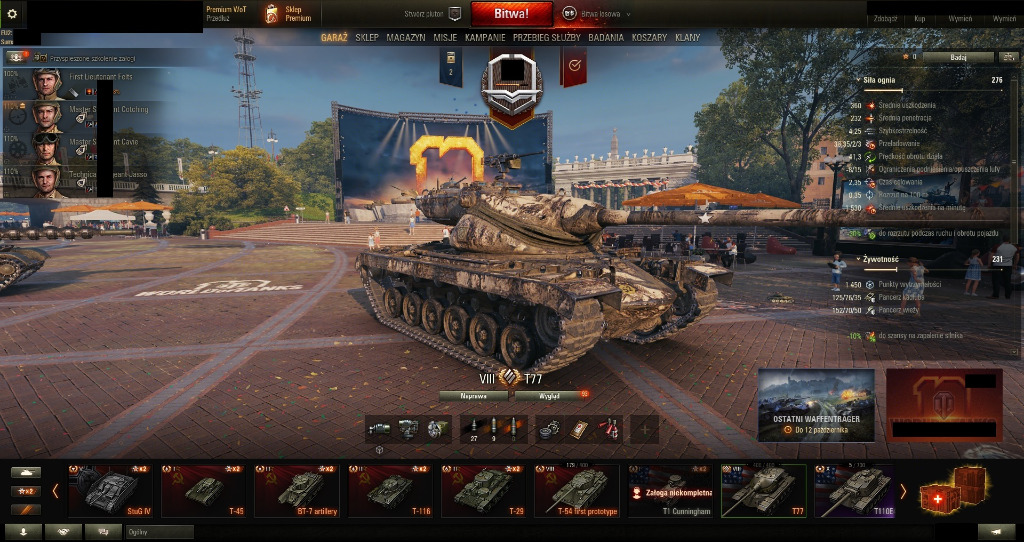Switch to the SKLEP tab
Viewport: 1024px width, 542px height.
click(367, 37)
